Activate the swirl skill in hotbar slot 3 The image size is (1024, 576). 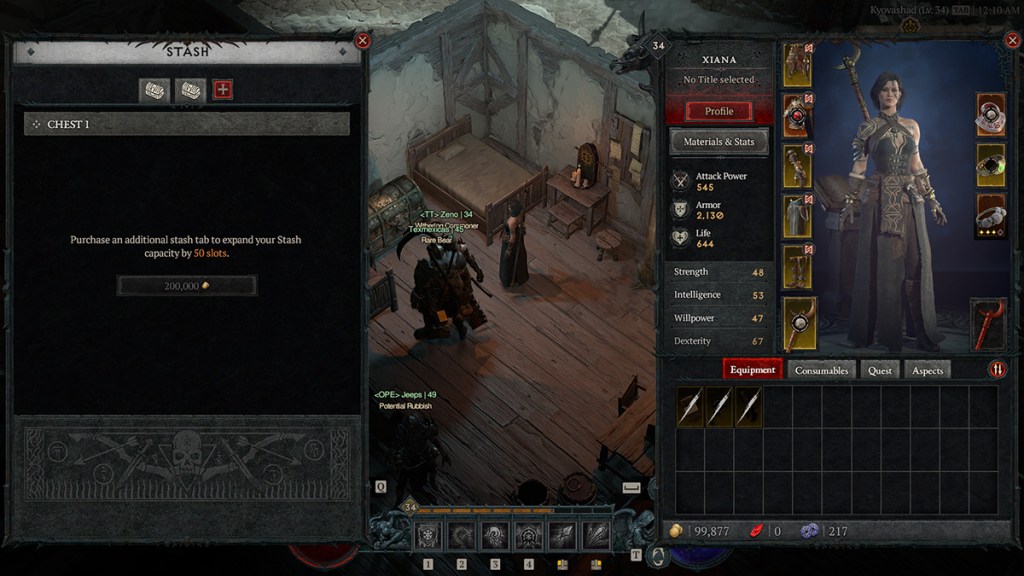pyautogui.click(x=495, y=536)
